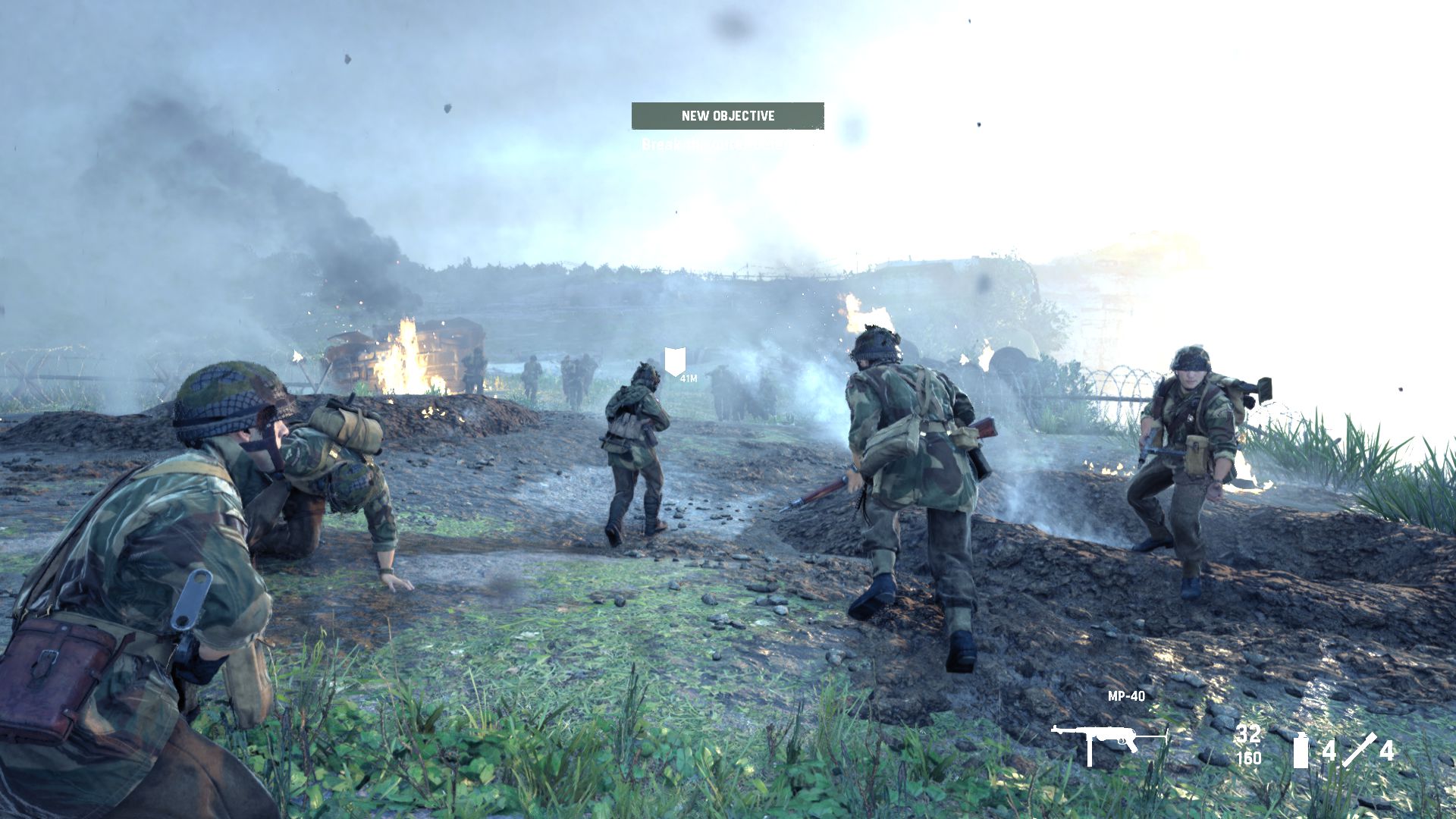Select the smoke grenade canister icon
Viewport: 1456px width, 819px height.
(1301, 751)
